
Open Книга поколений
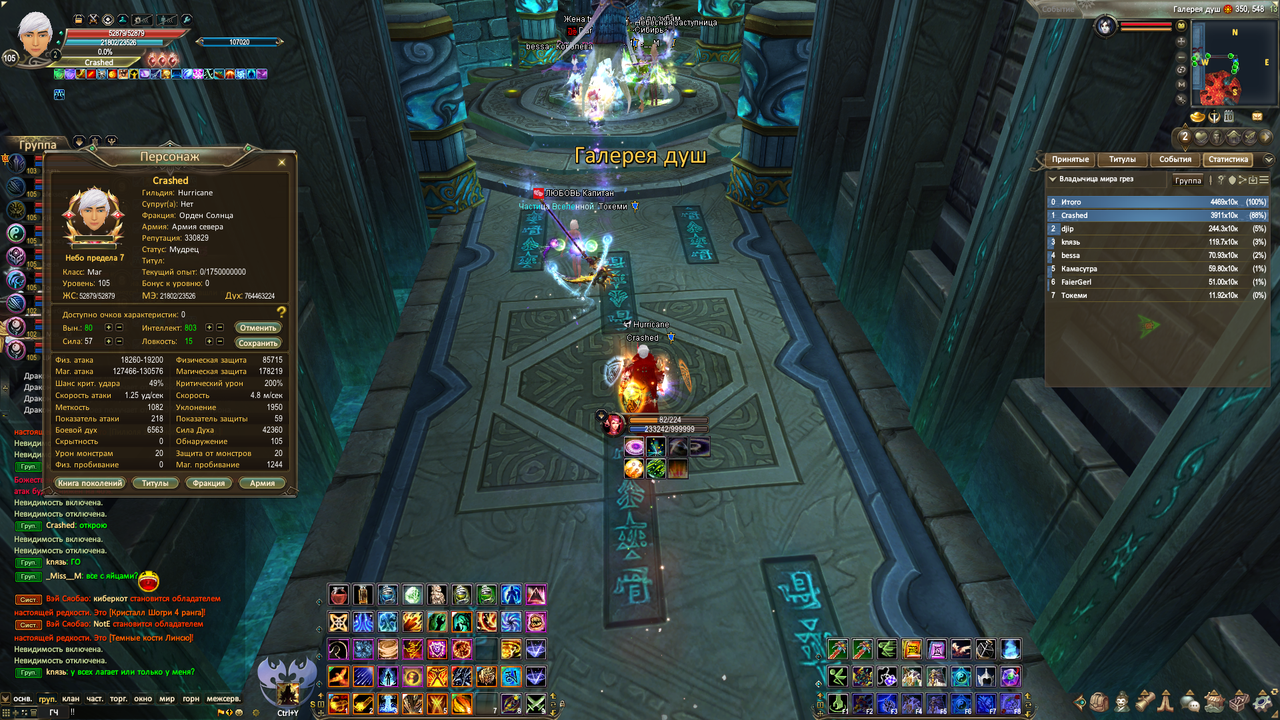tap(90, 483)
